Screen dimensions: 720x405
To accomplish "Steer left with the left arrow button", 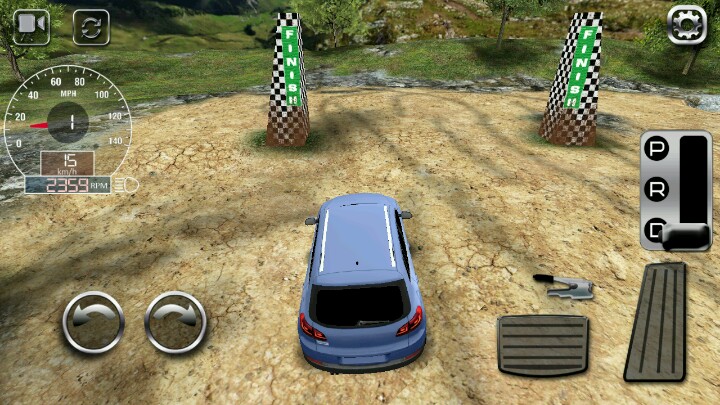I will [x=93, y=322].
